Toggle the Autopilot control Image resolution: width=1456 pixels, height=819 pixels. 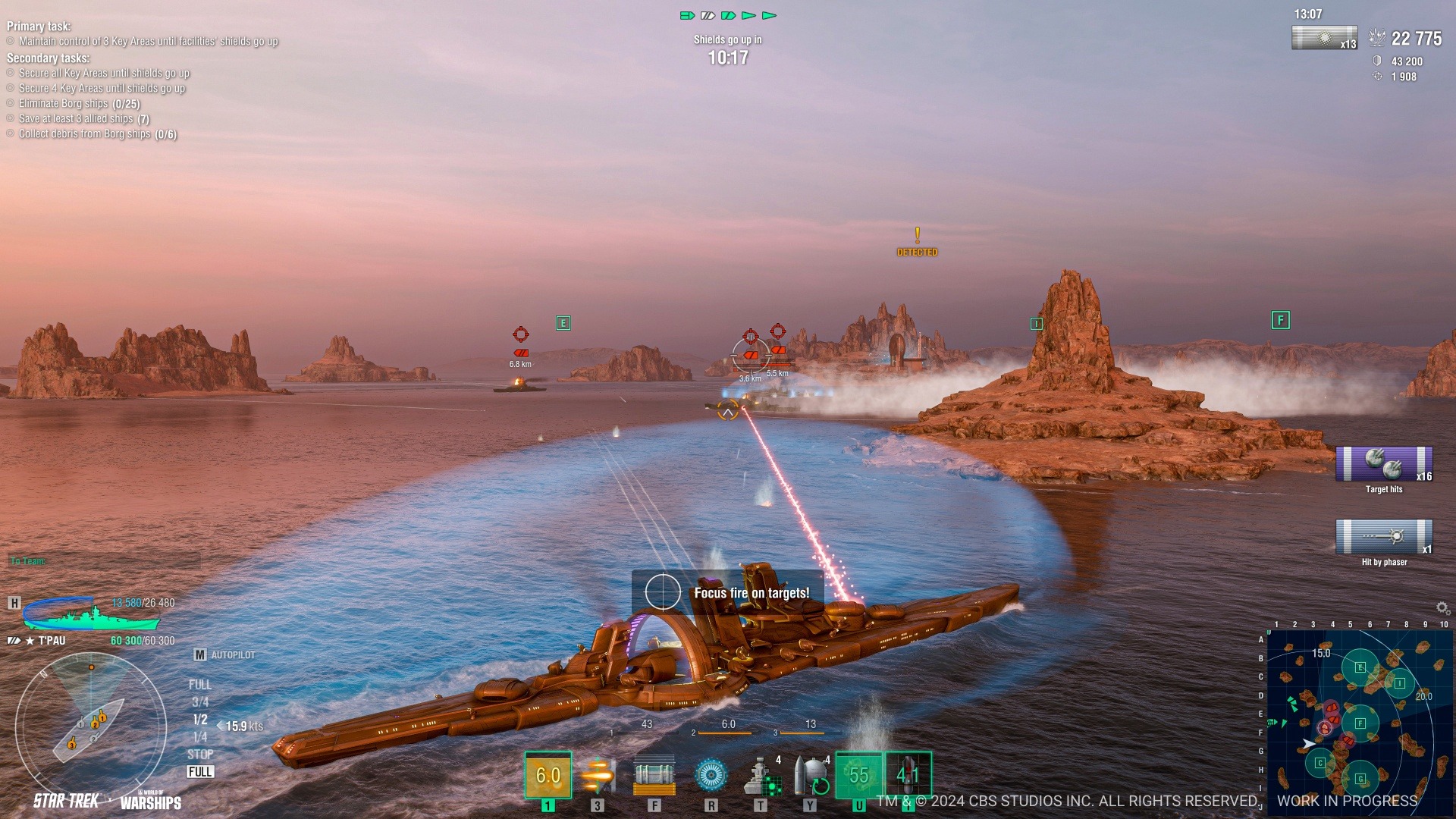[x=225, y=654]
